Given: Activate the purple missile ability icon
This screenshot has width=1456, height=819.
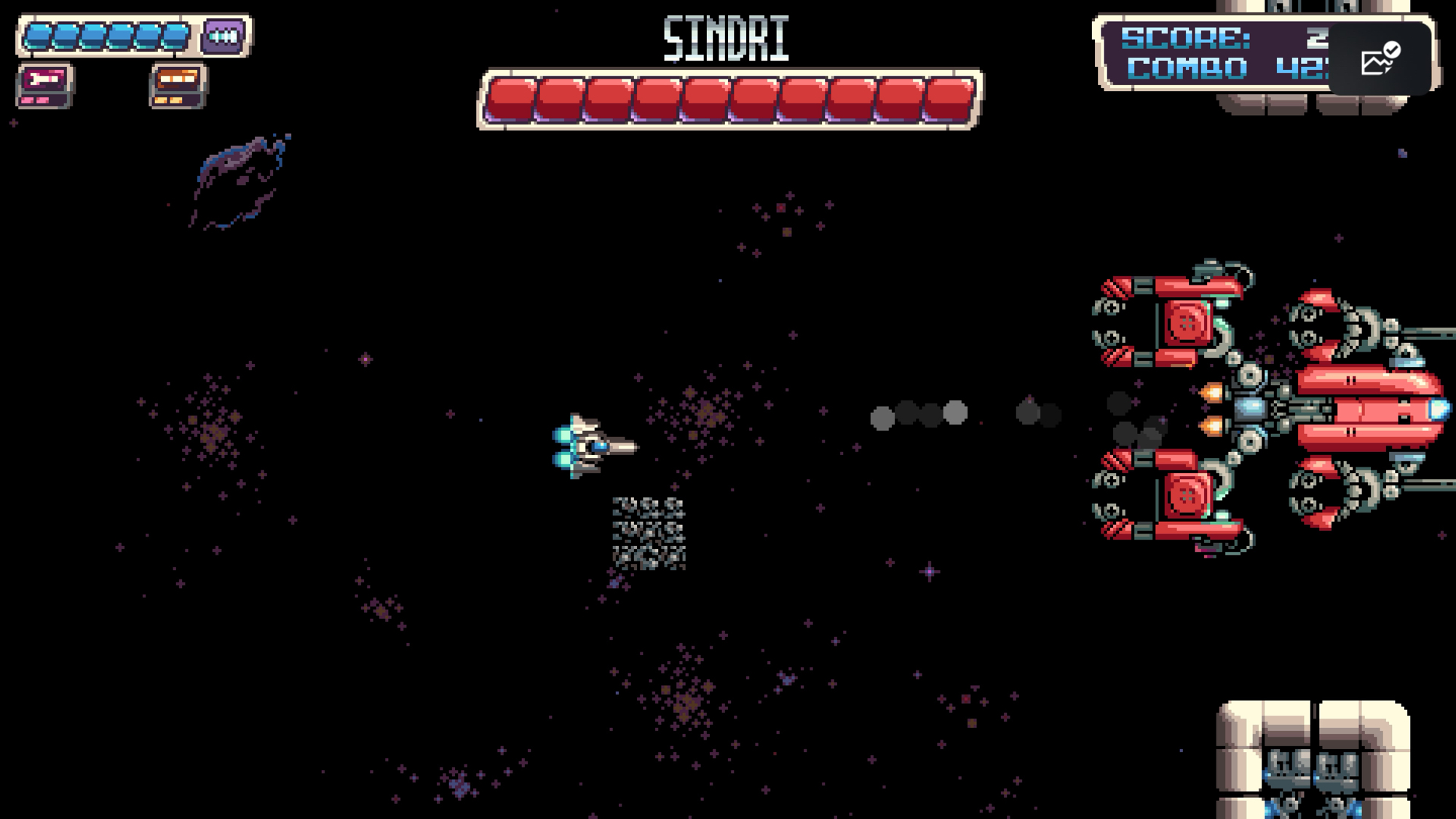Looking at the screenshot, I should [223, 36].
